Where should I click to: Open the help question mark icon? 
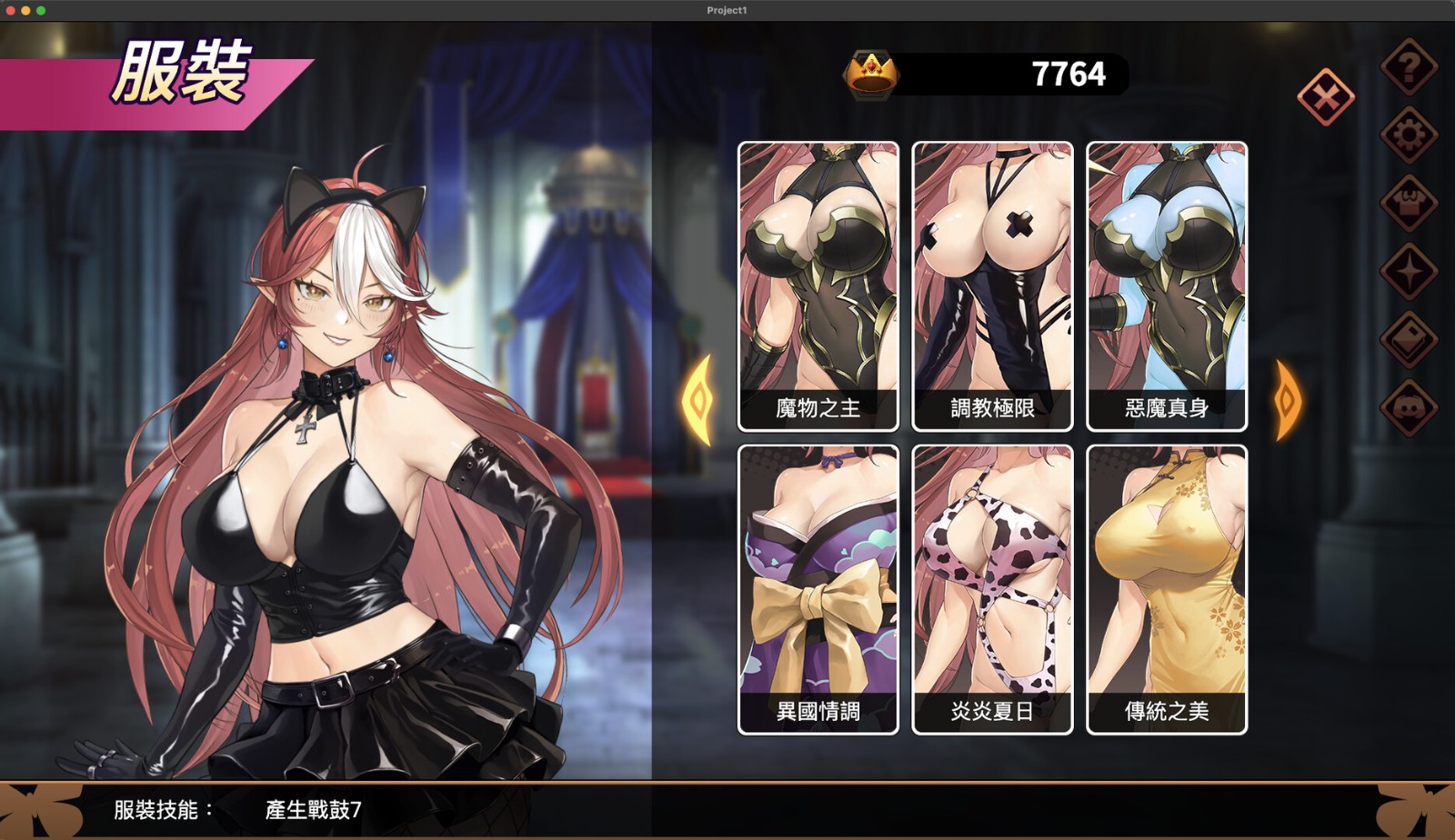pos(1409,67)
